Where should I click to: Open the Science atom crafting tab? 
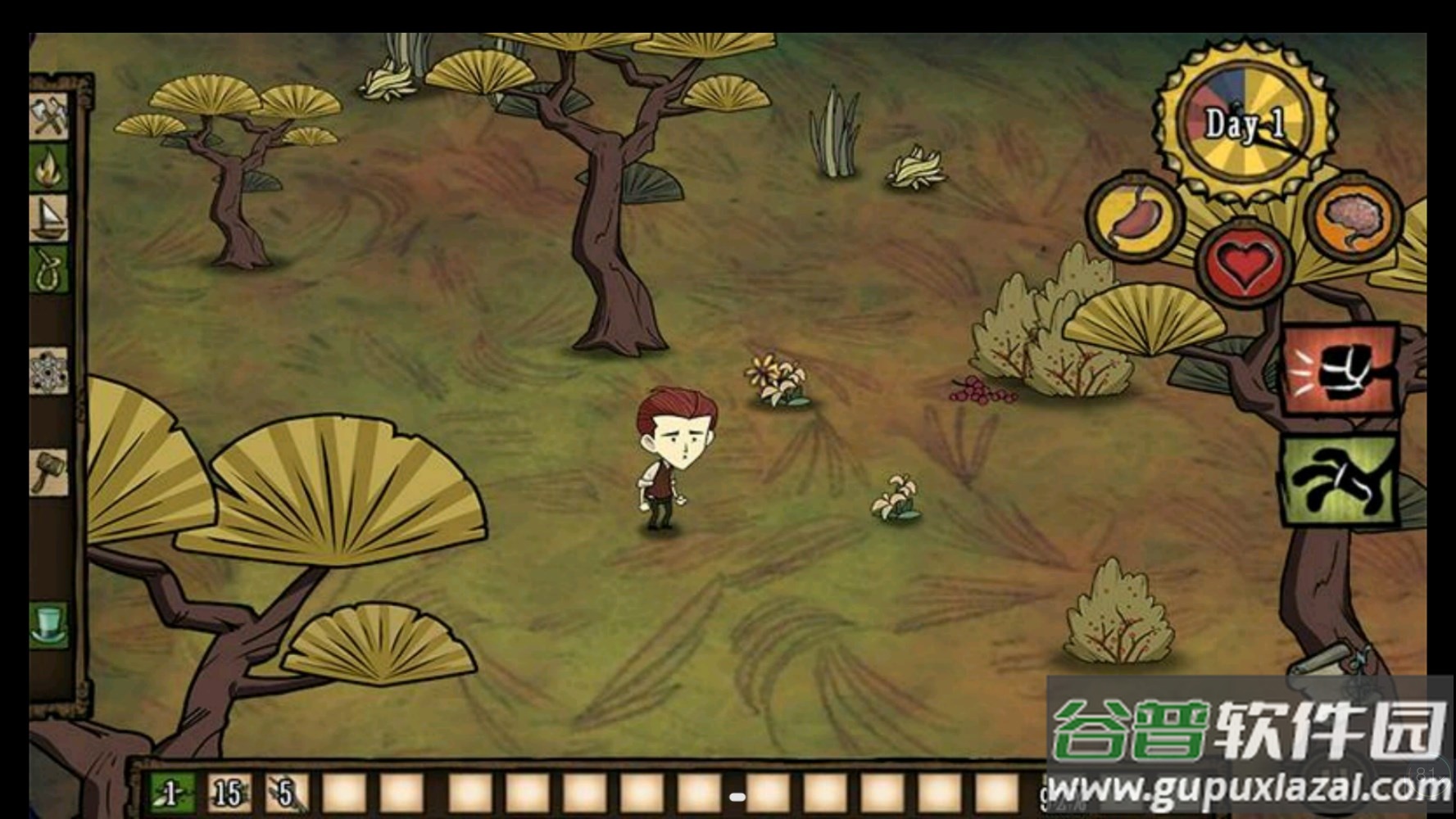[48, 371]
